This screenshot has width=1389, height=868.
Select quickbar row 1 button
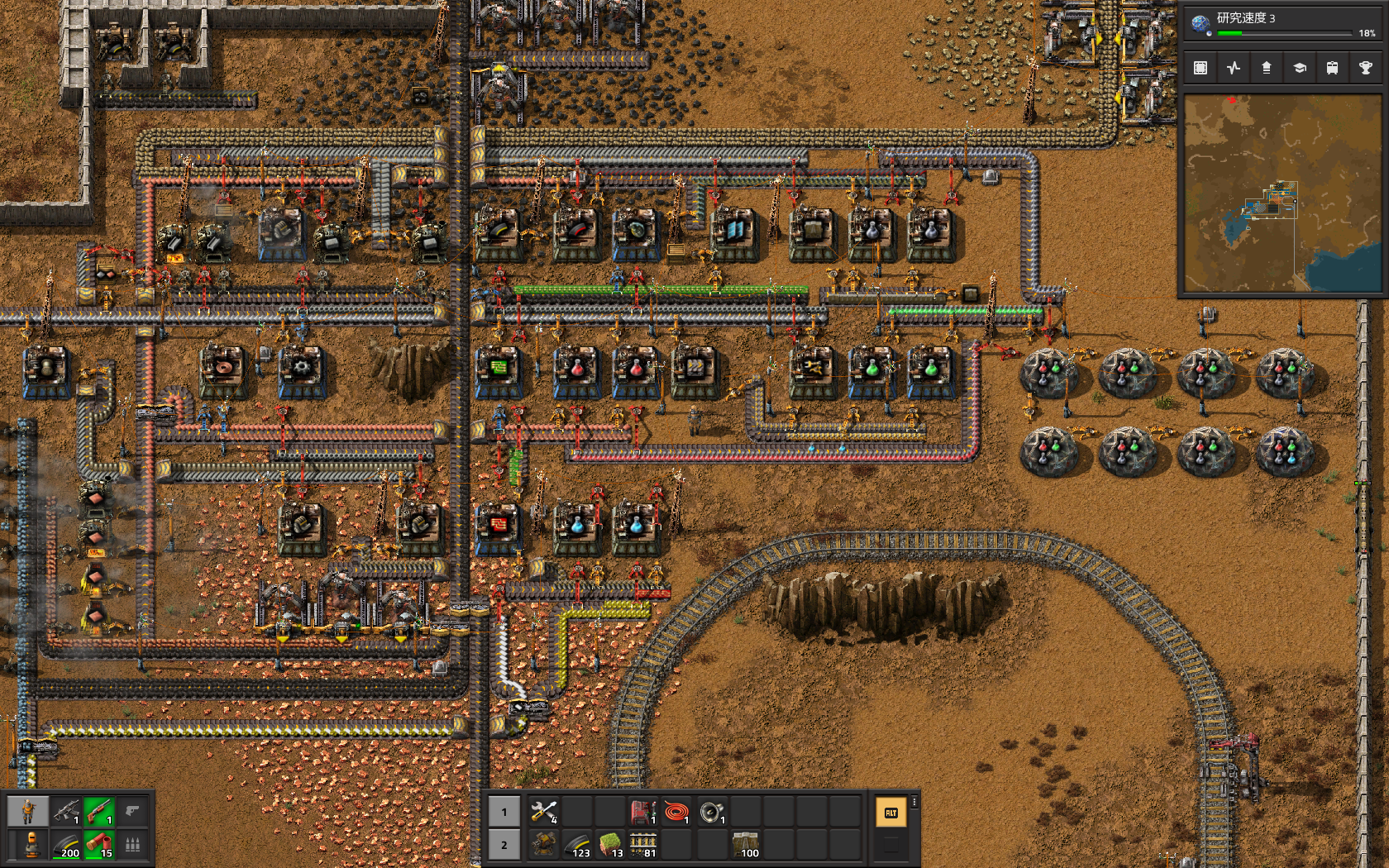coord(504,812)
